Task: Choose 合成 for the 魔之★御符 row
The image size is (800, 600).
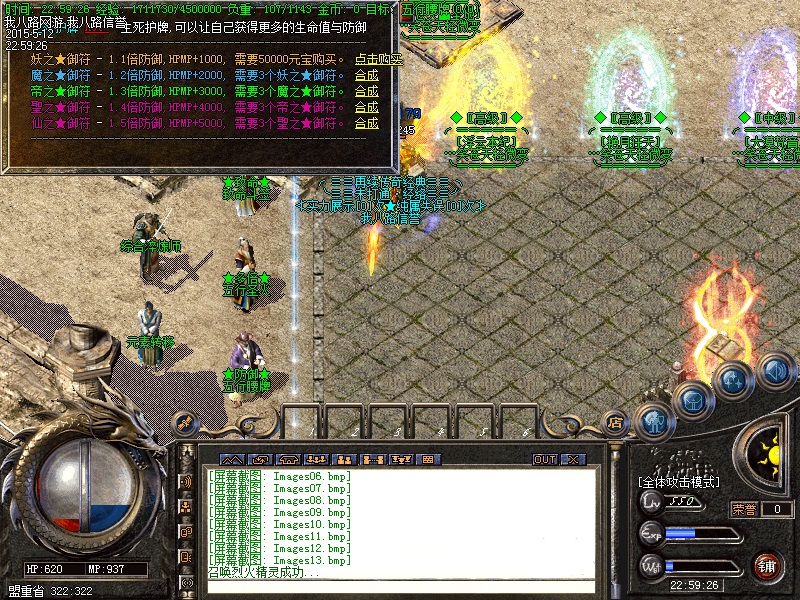Action: point(367,75)
